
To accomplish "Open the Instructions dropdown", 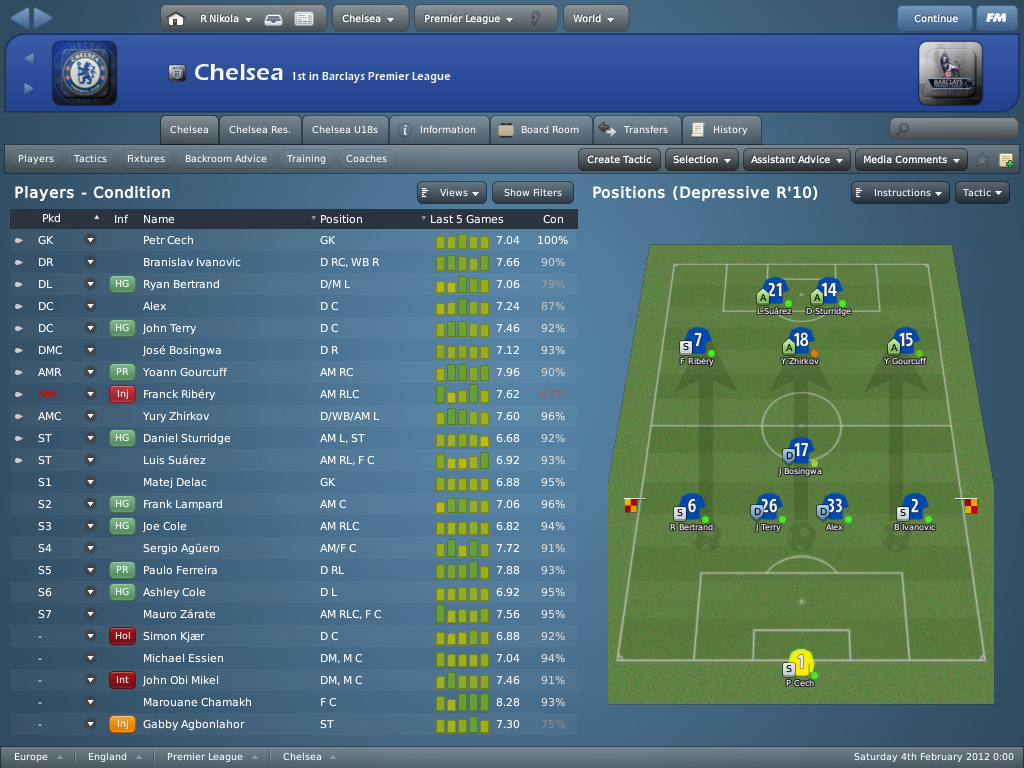I will coord(899,193).
